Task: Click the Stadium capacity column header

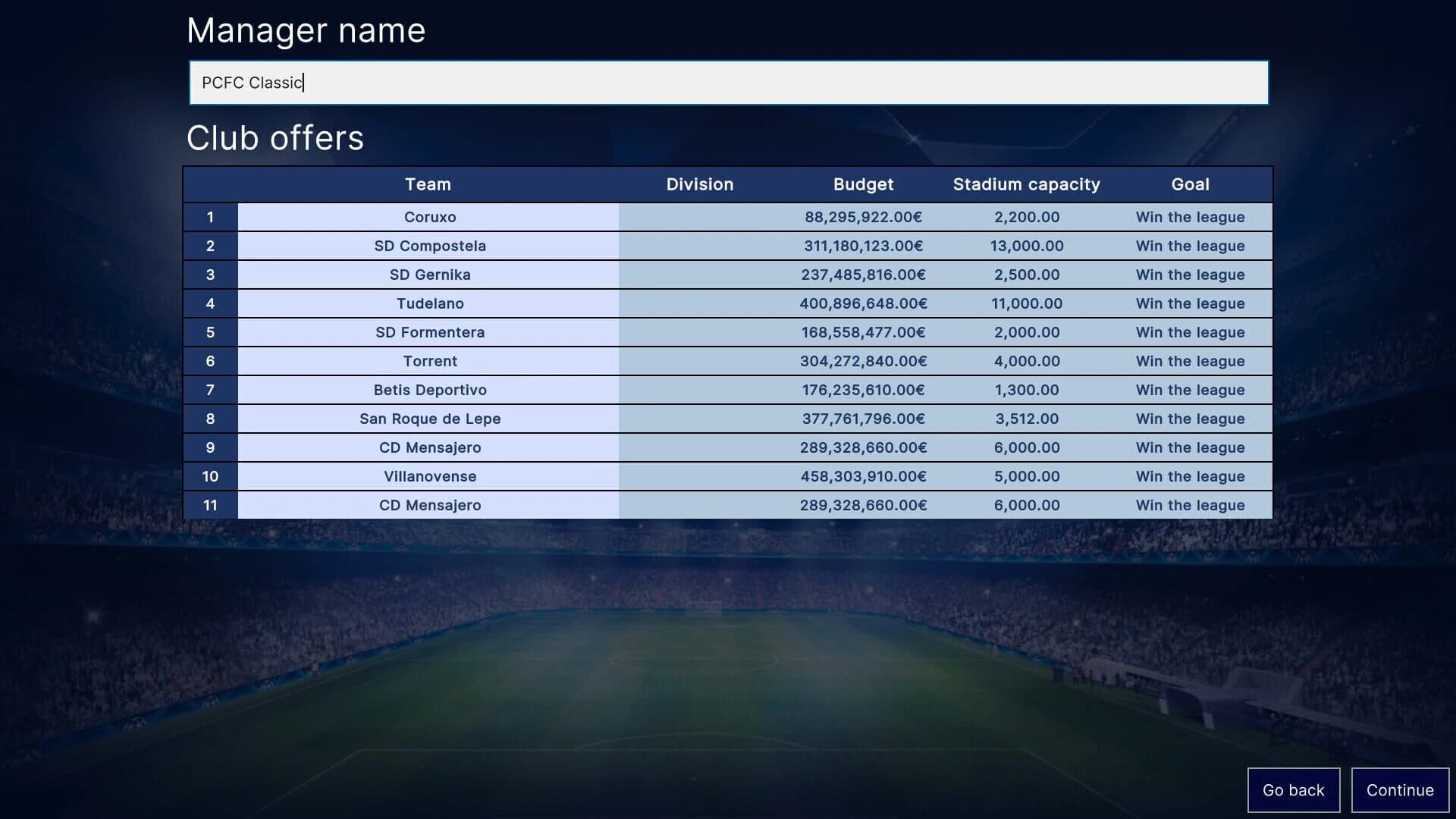Action: [1027, 184]
